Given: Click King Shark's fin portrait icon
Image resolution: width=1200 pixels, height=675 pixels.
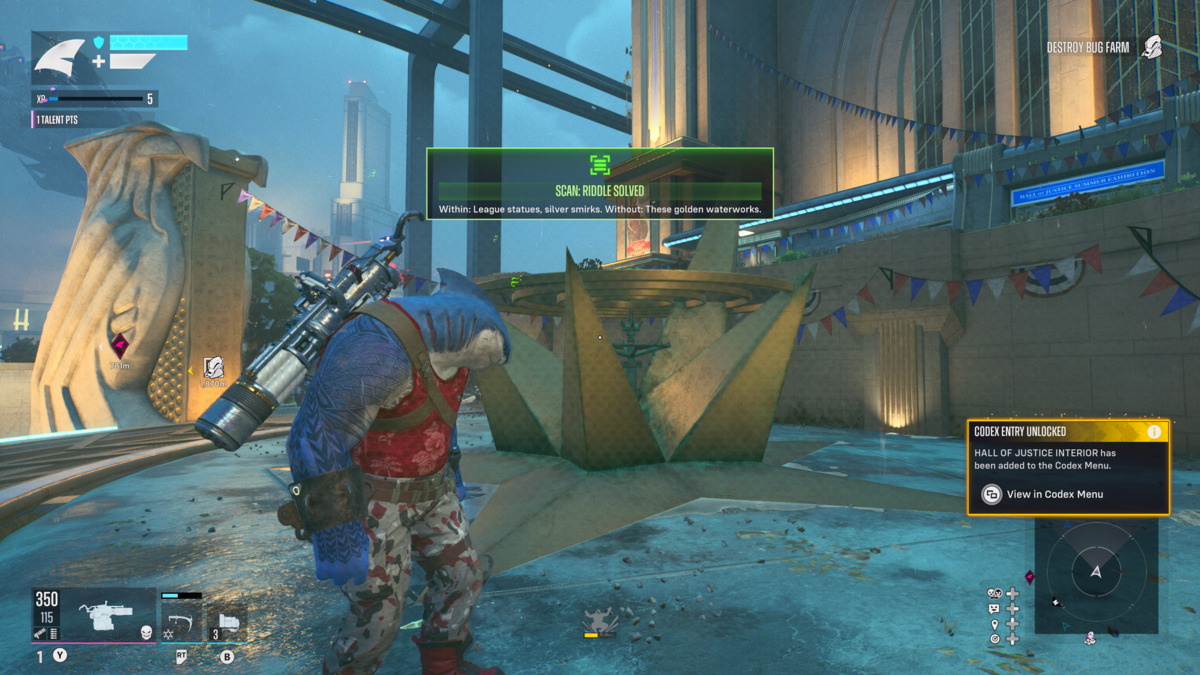Looking at the screenshot, I should pos(60,57).
